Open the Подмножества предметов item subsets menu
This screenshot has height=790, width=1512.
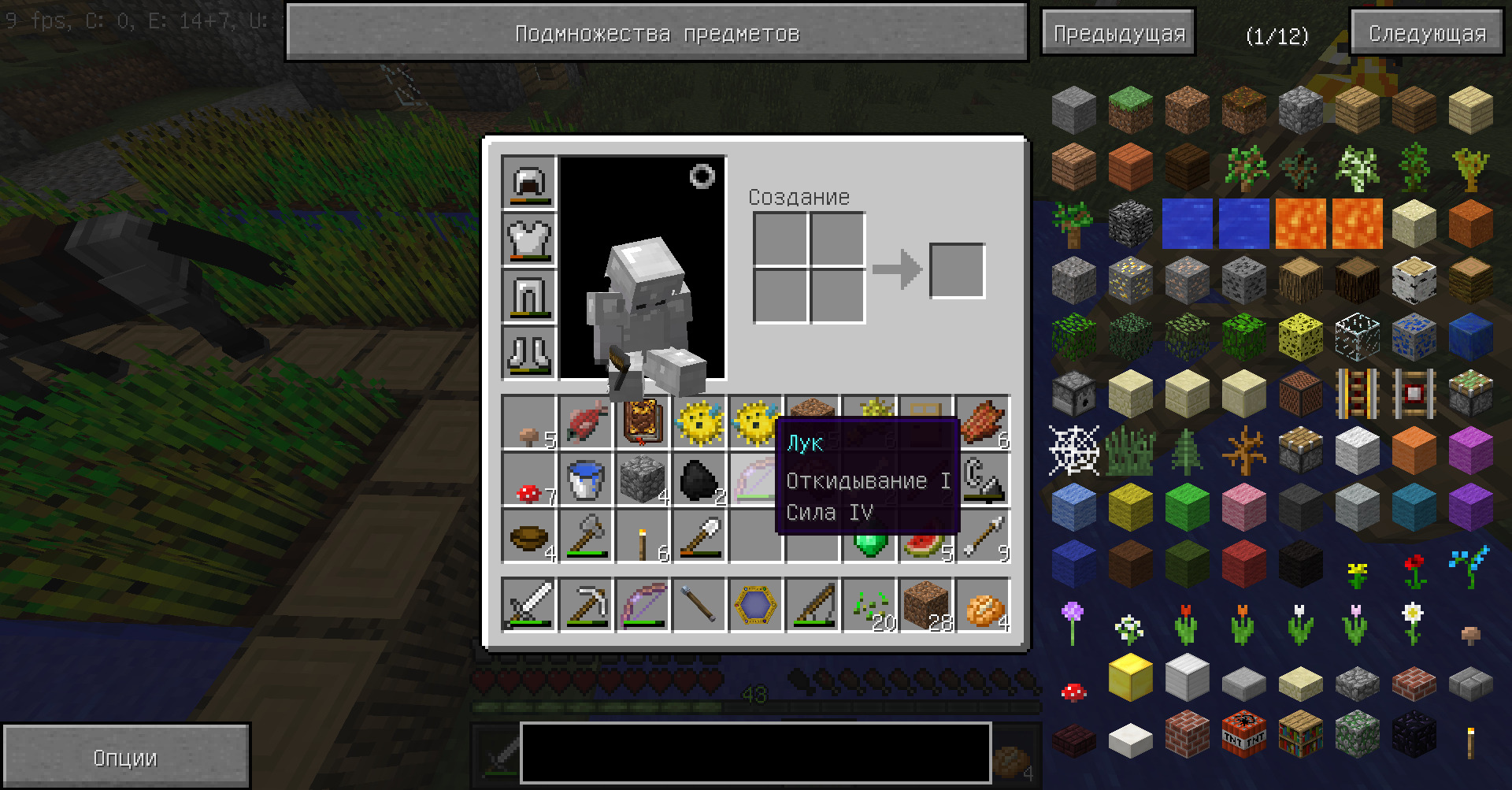[656, 33]
